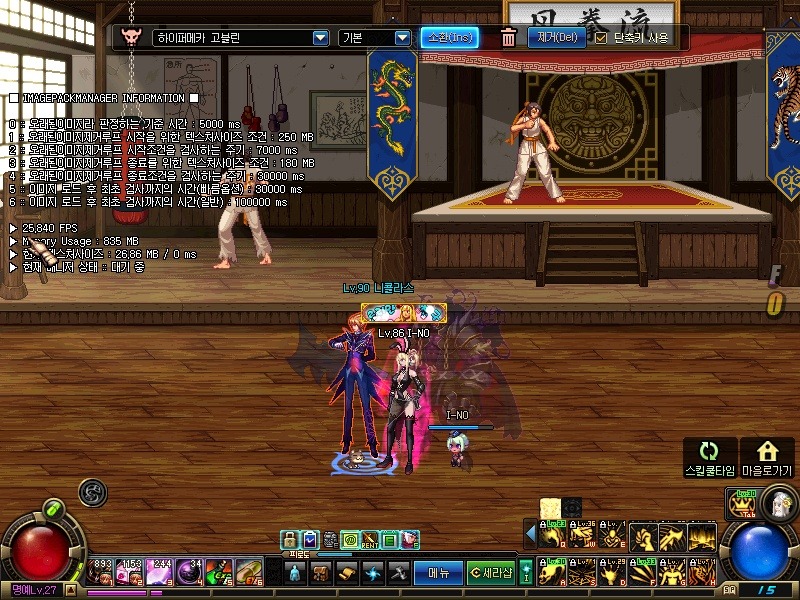Image resolution: width=800 pixels, height=600 pixels.
Task: Open the treasure chest inventory icon
Action: (x=320, y=573)
